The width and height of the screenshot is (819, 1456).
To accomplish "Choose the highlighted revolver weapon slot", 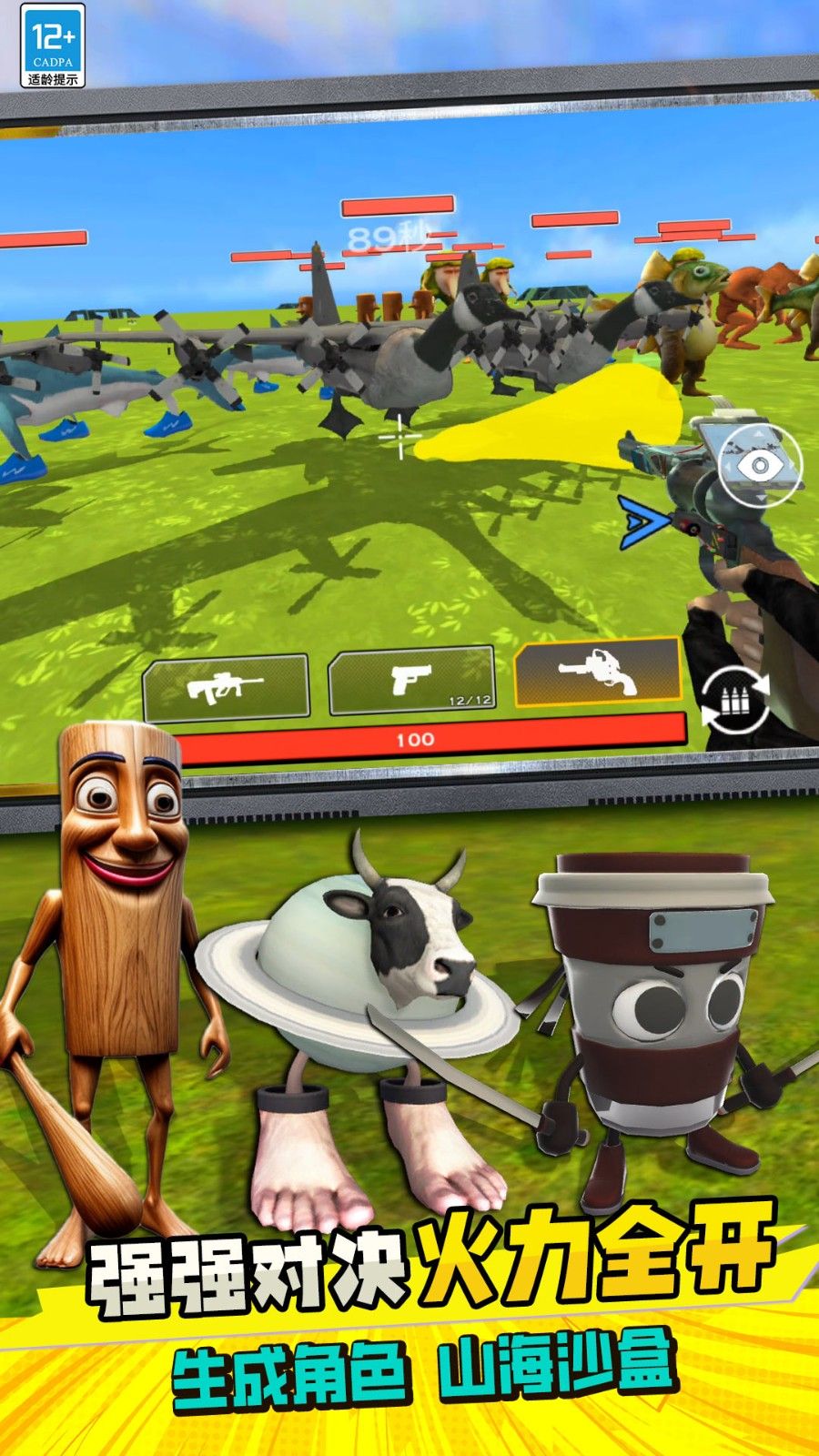I will (x=598, y=672).
